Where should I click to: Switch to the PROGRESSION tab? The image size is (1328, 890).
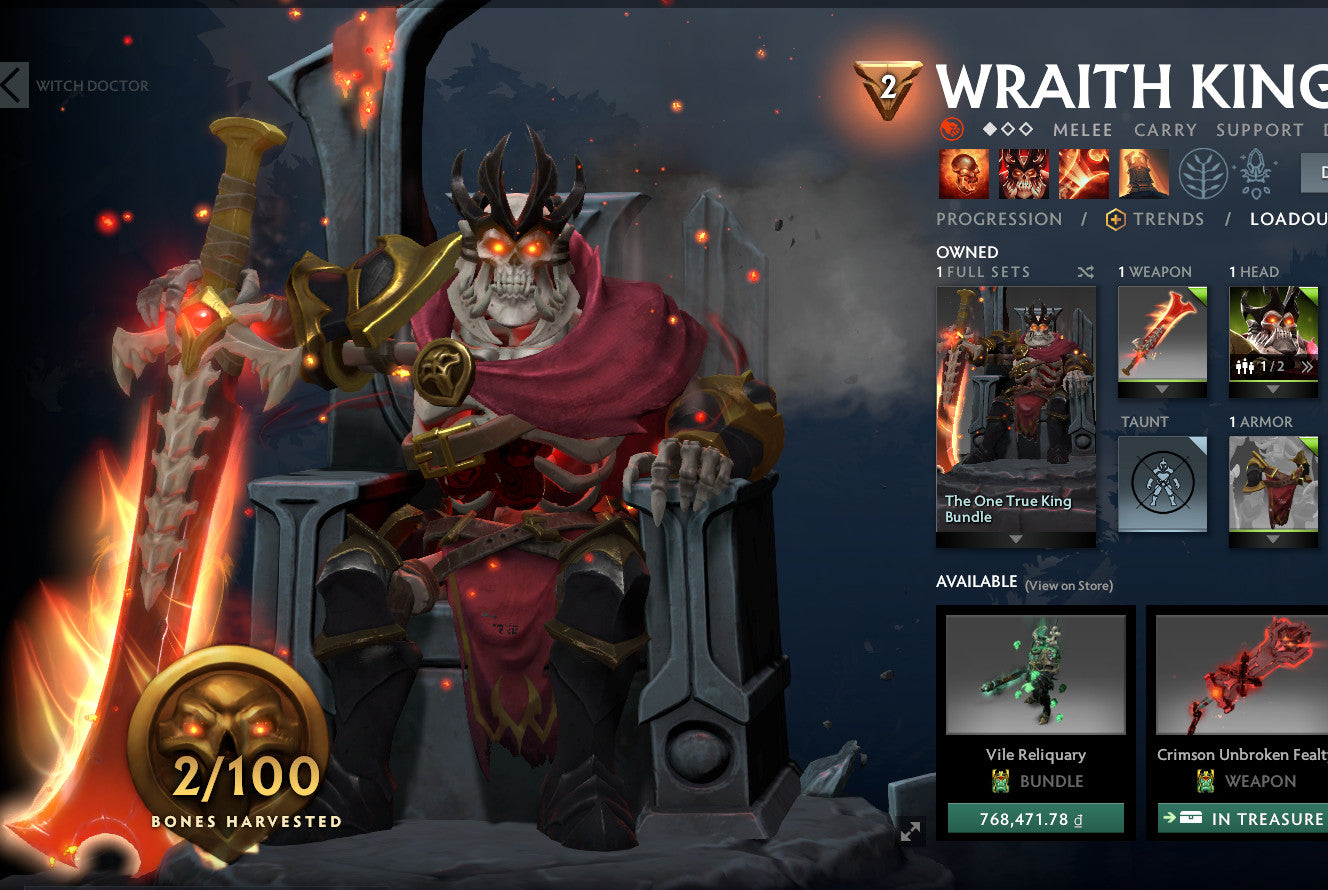[x=997, y=219]
